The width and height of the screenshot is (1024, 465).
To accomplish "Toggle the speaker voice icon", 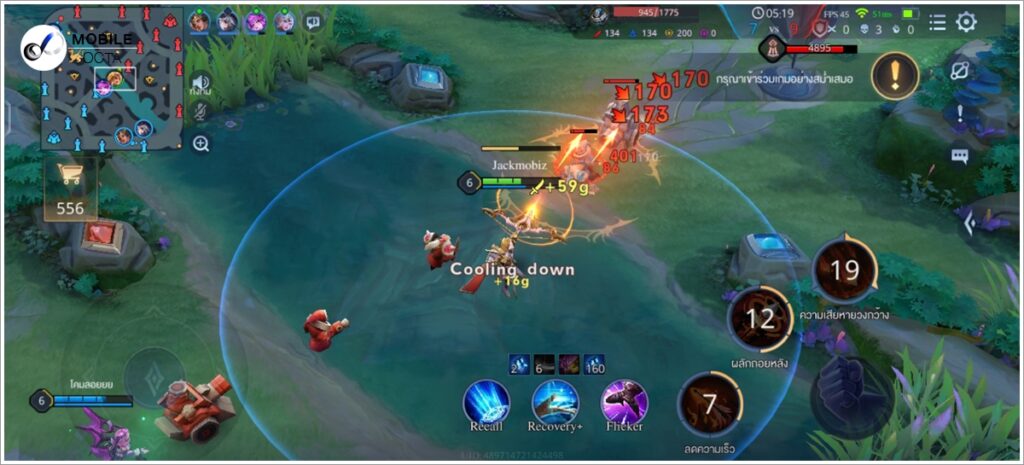I will (201, 83).
